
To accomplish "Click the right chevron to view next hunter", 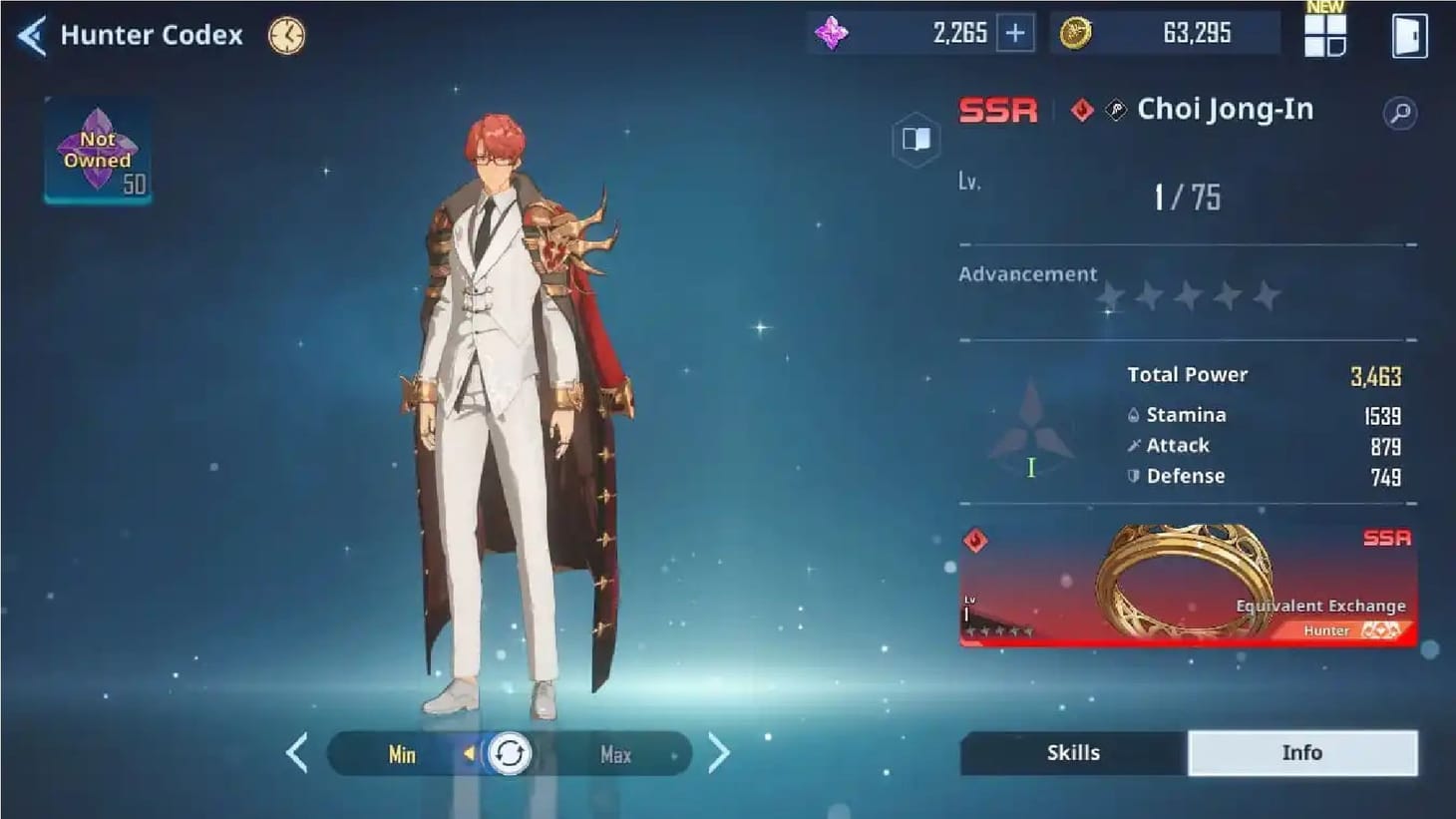I will click(x=719, y=753).
